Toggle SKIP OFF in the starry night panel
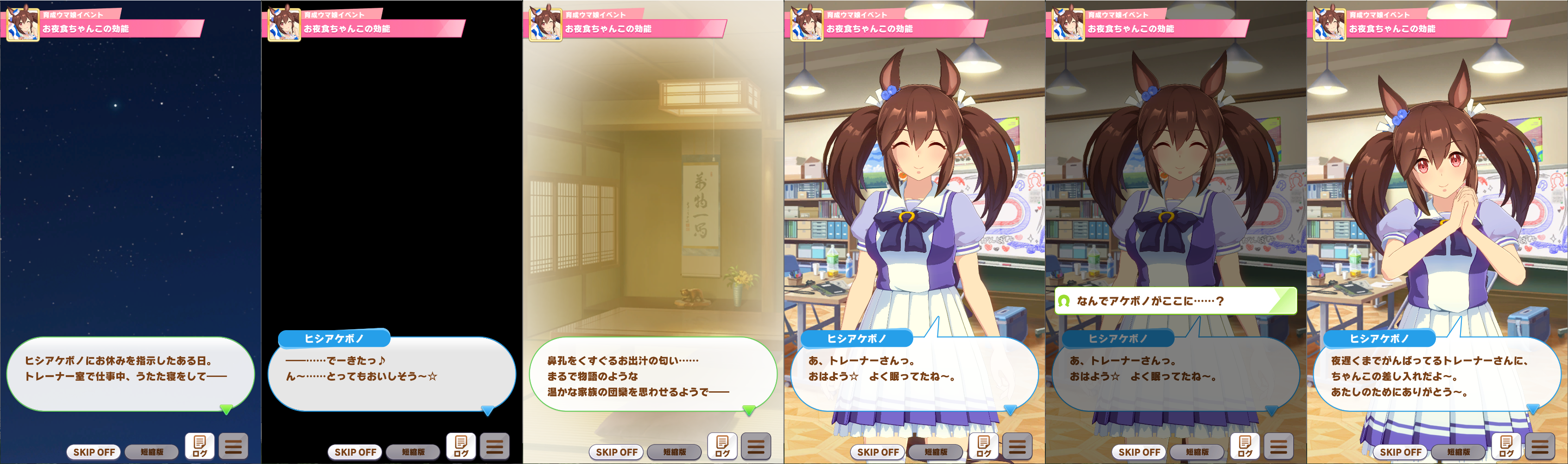The height and width of the screenshot is (464, 1568). coord(94,452)
